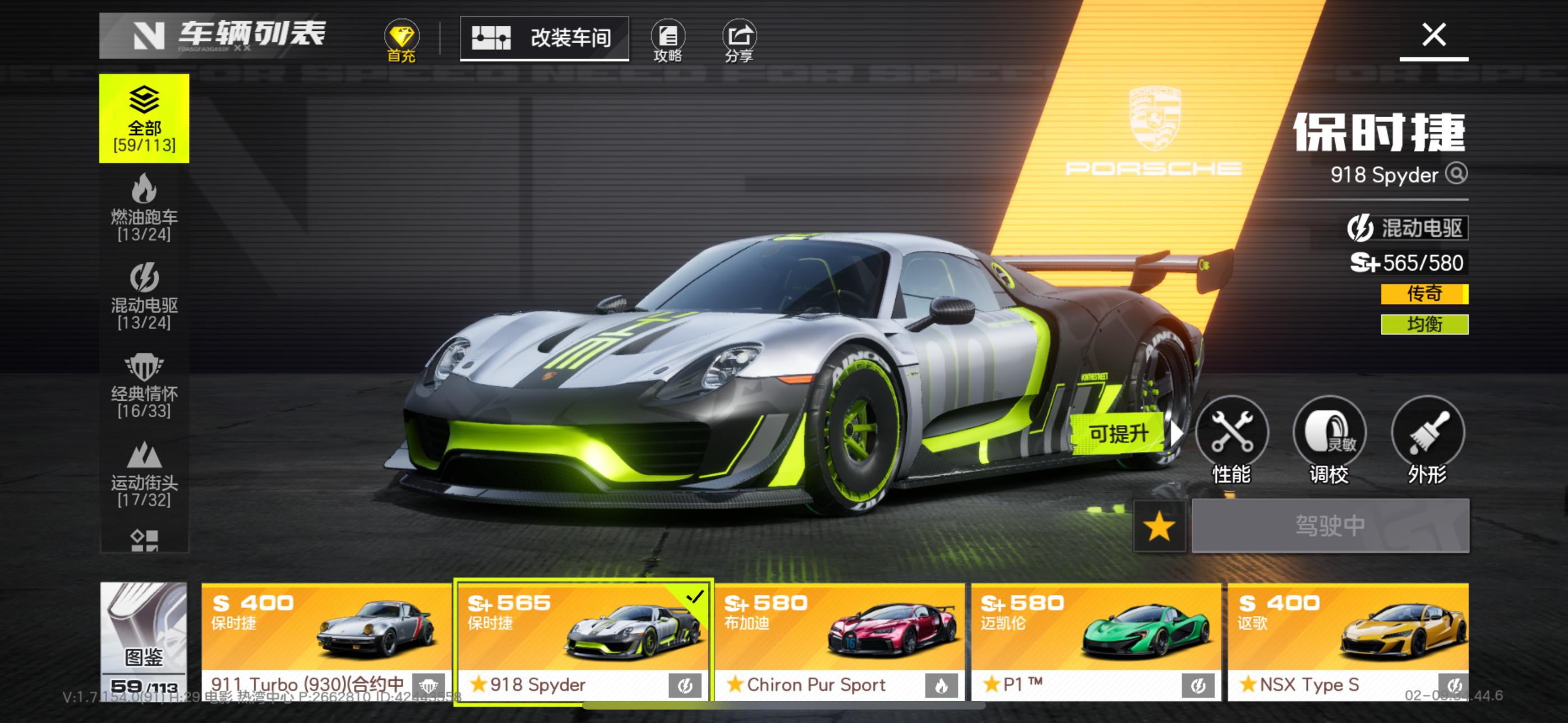Switch to the 混动电驱 hybrid category
The image size is (1568, 723).
click(144, 296)
